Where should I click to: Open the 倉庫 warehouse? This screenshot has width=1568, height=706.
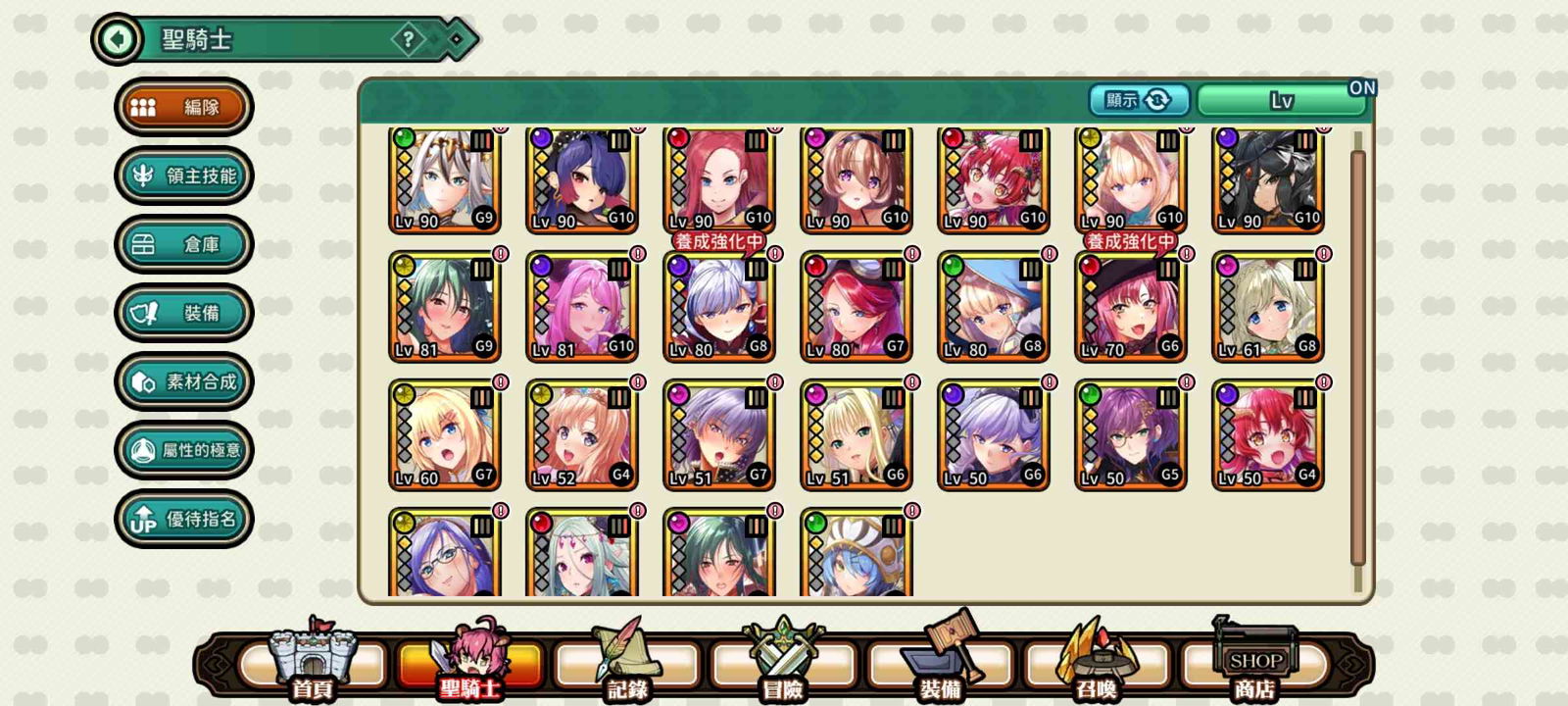pyautogui.click(x=184, y=244)
